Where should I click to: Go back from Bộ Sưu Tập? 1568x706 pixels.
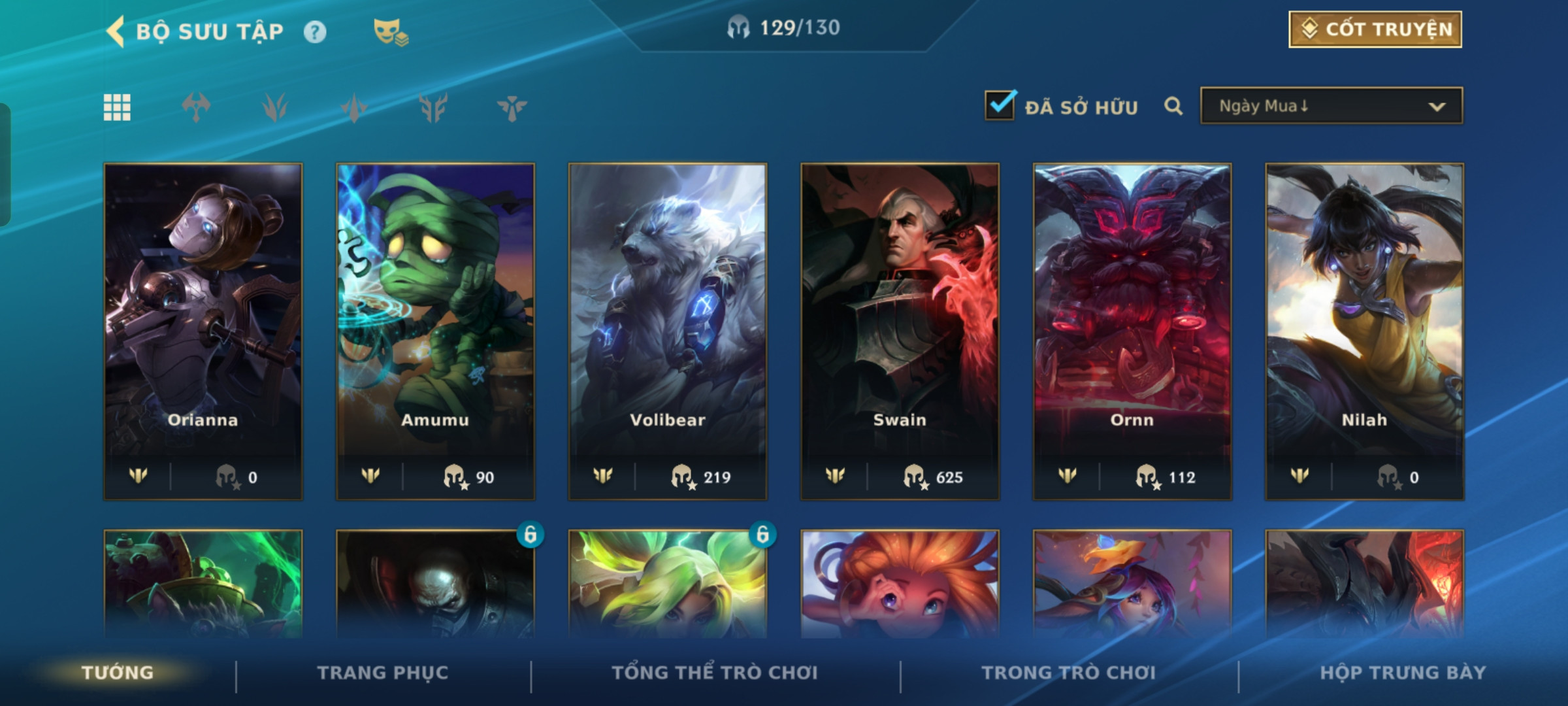[116, 31]
